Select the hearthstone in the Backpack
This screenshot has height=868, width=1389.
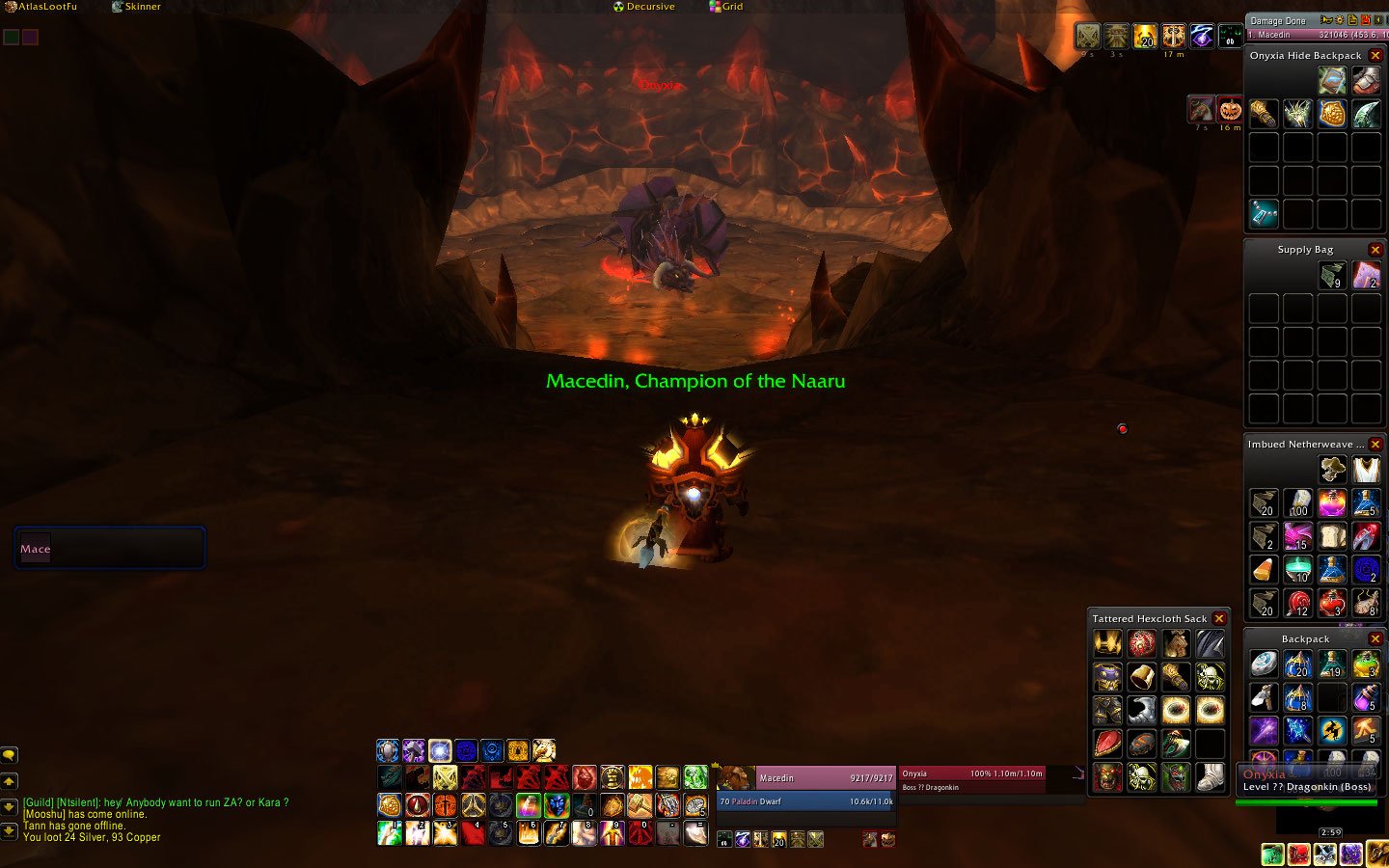[1264, 664]
